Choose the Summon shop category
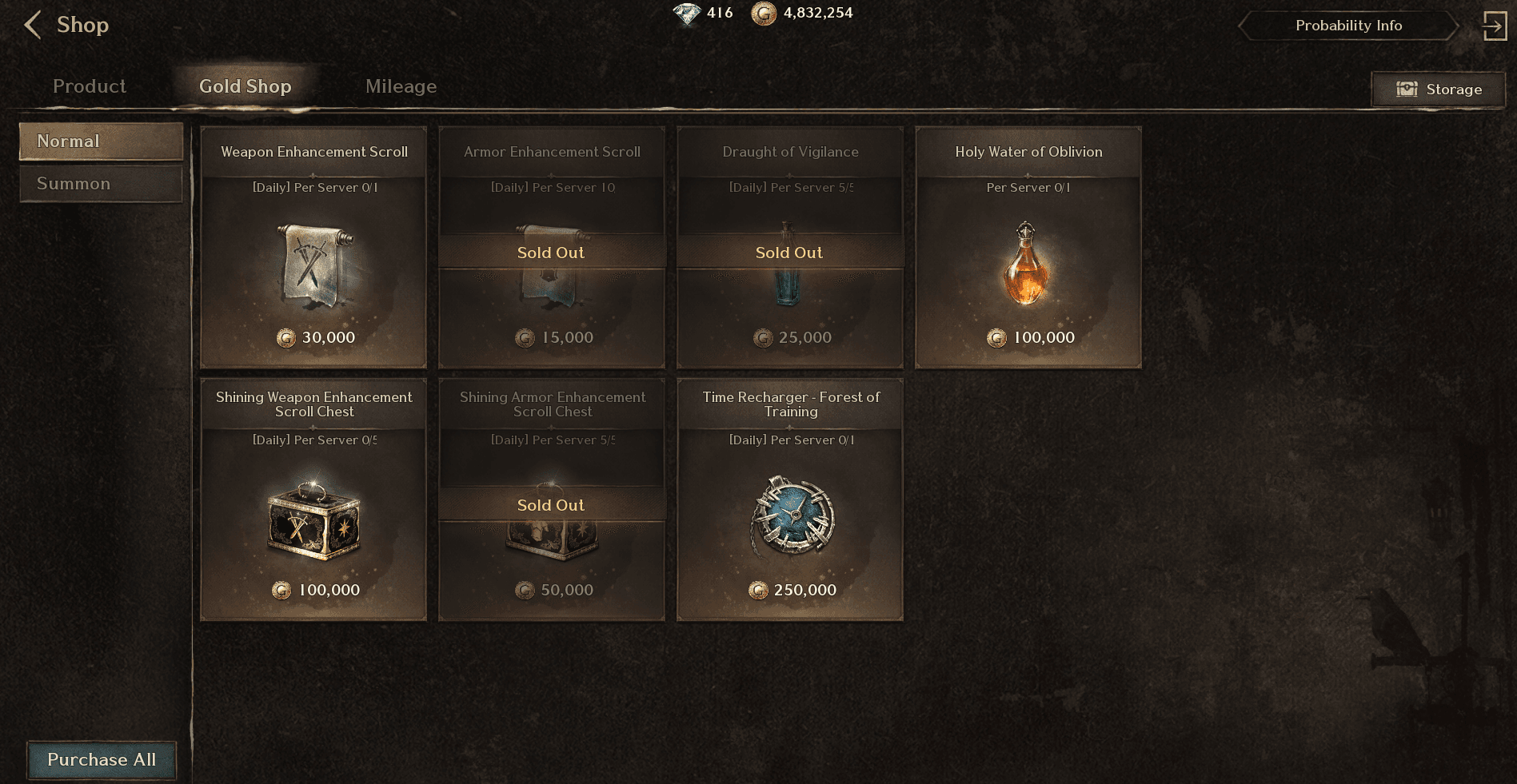This screenshot has height=784, width=1517. click(101, 184)
